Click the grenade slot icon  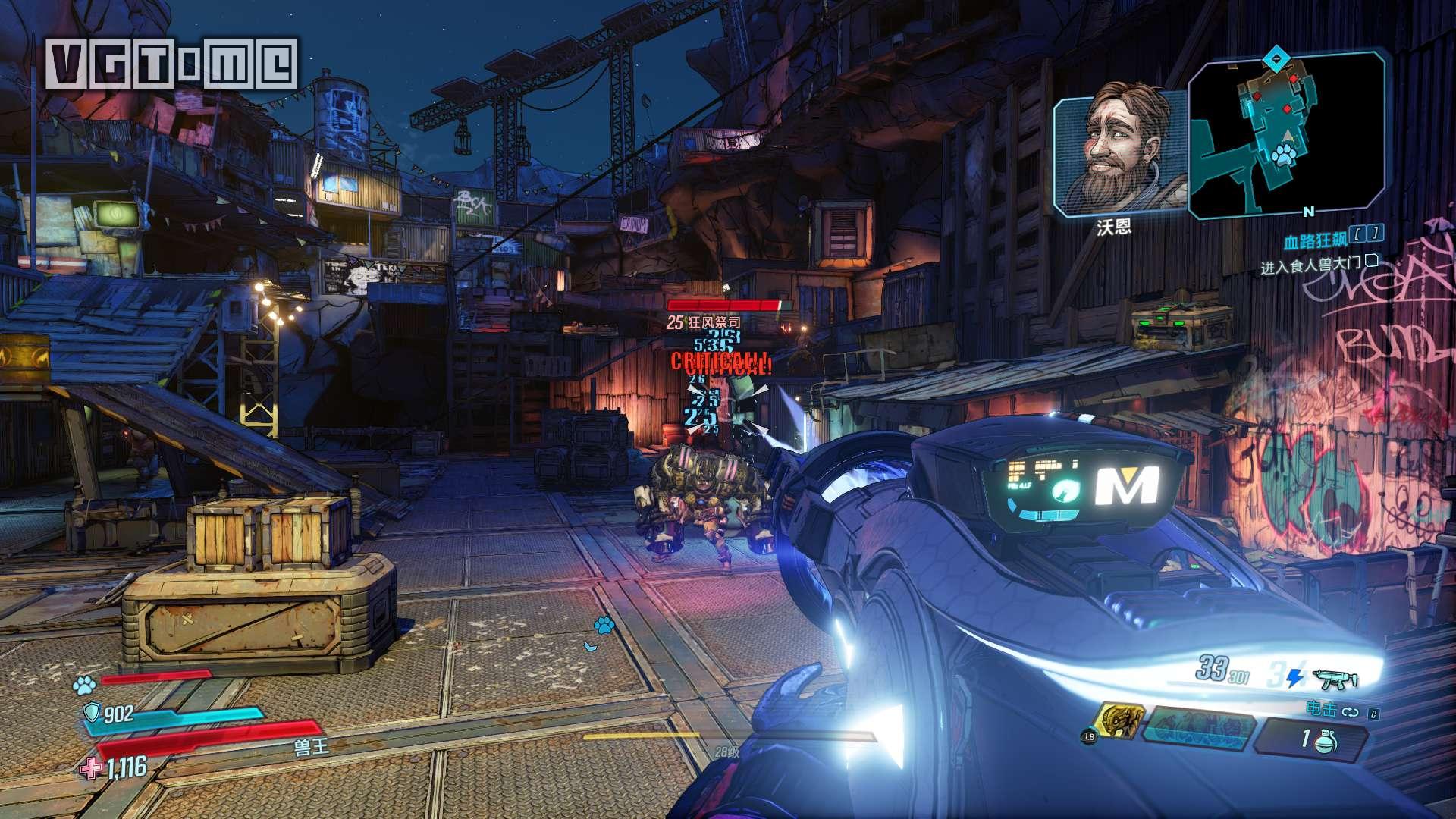pos(1331,739)
